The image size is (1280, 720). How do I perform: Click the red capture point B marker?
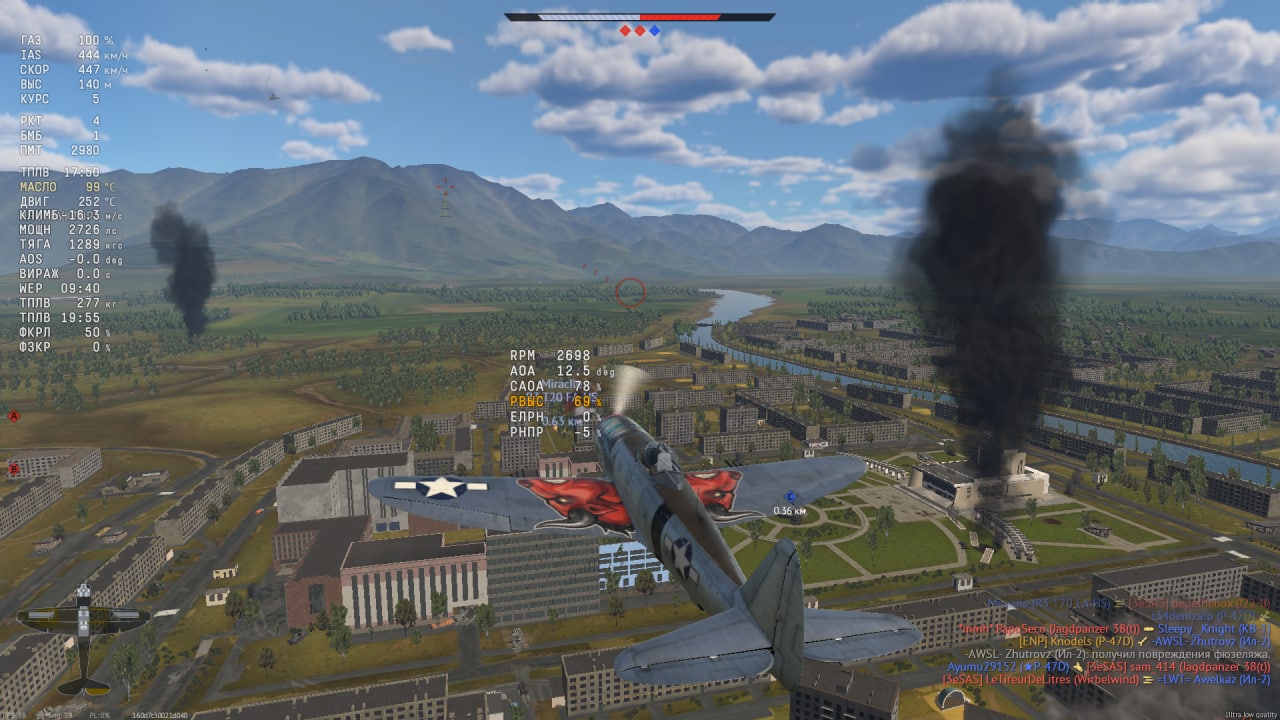tap(14, 468)
